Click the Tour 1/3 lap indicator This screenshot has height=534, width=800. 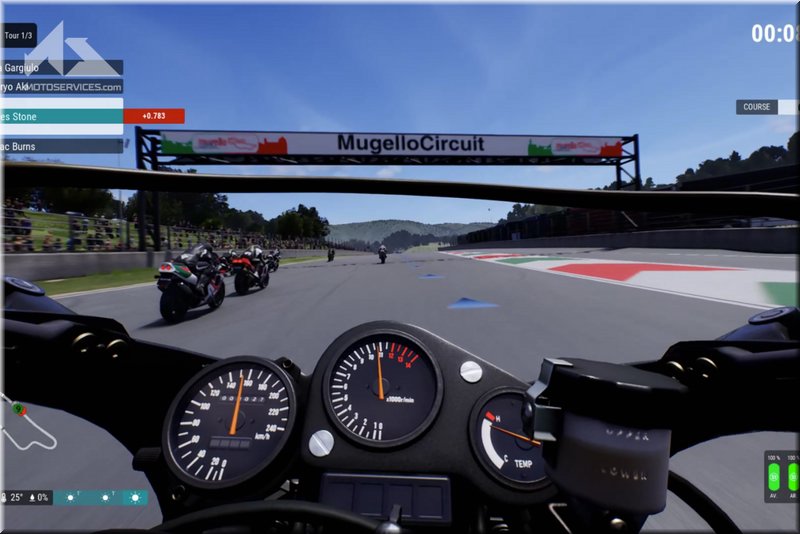[18, 35]
